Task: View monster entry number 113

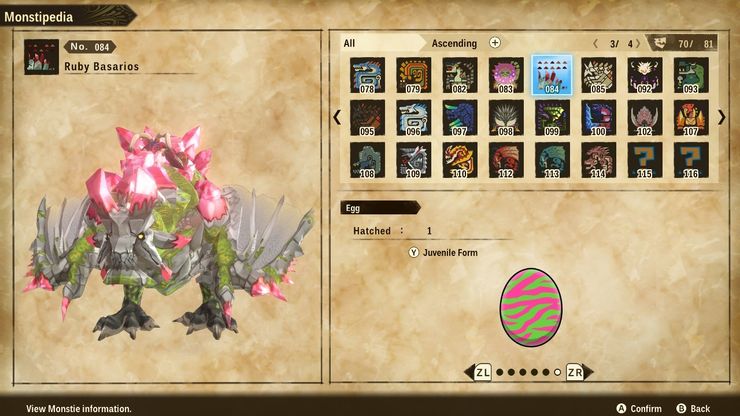Action: pyautogui.click(x=551, y=160)
